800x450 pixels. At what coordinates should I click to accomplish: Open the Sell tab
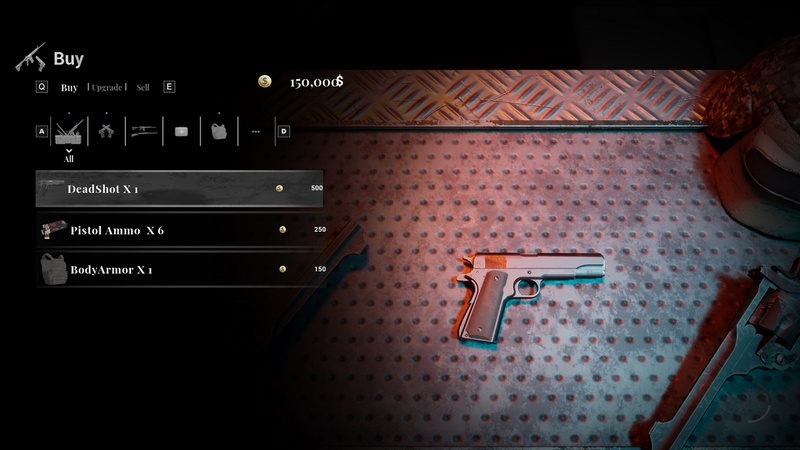pos(144,87)
